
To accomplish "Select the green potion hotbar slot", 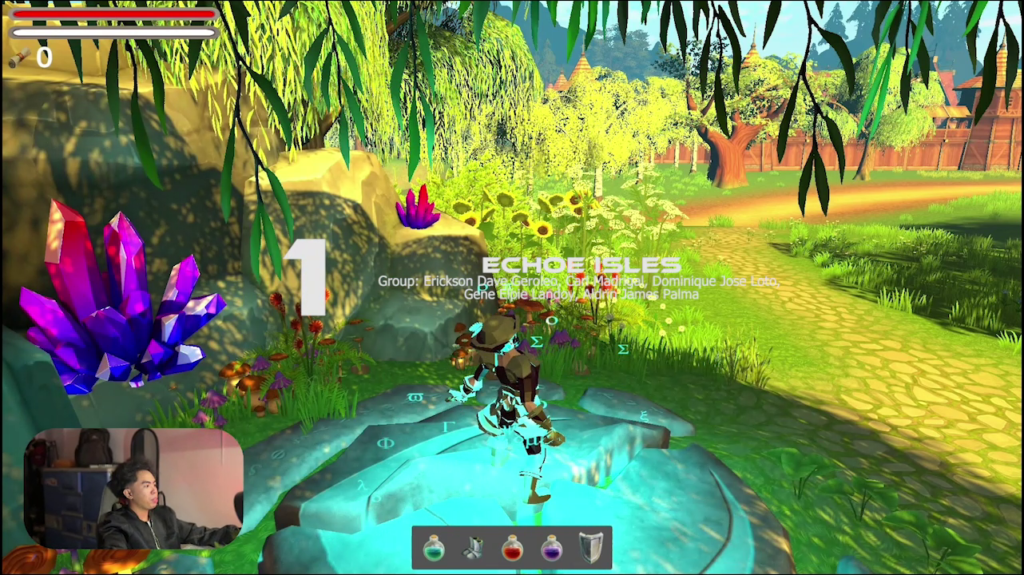I will (433, 548).
